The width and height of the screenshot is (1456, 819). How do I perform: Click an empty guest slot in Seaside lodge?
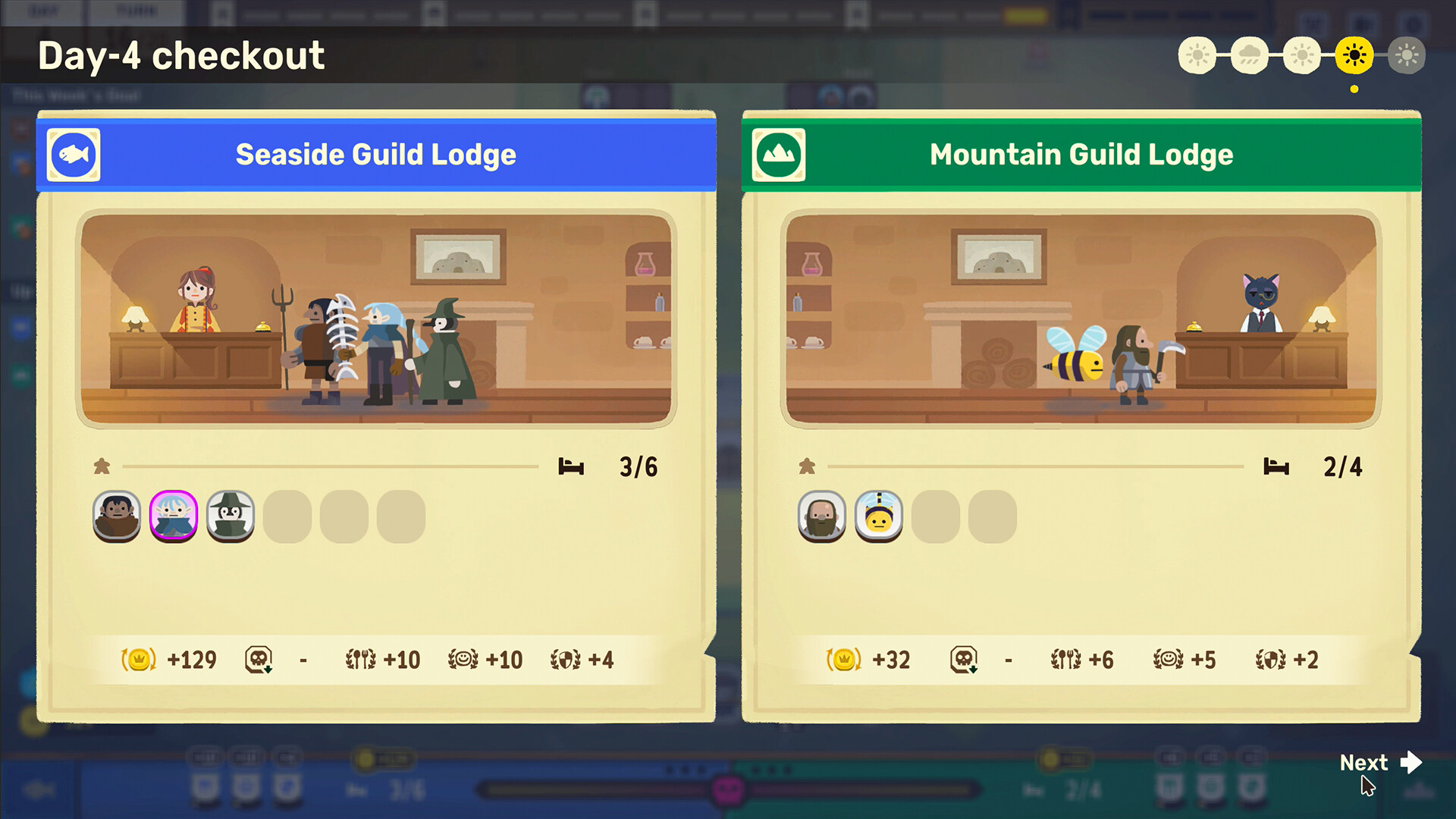[287, 516]
